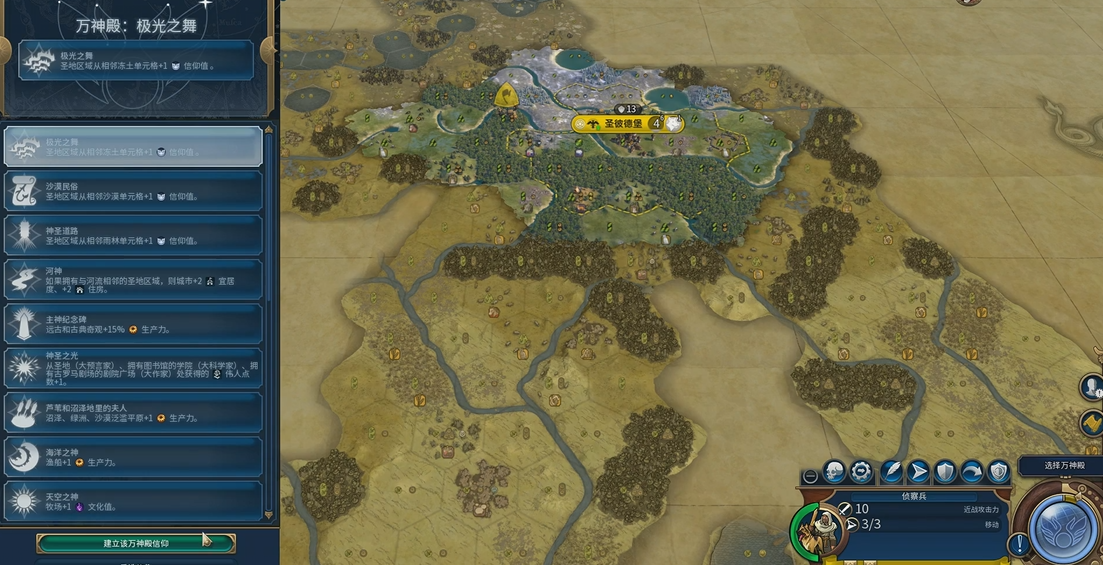Select the Divine Spark (神圣之光) belief
The height and width of the screenshot is (565, 1103).
coord(134,368)
